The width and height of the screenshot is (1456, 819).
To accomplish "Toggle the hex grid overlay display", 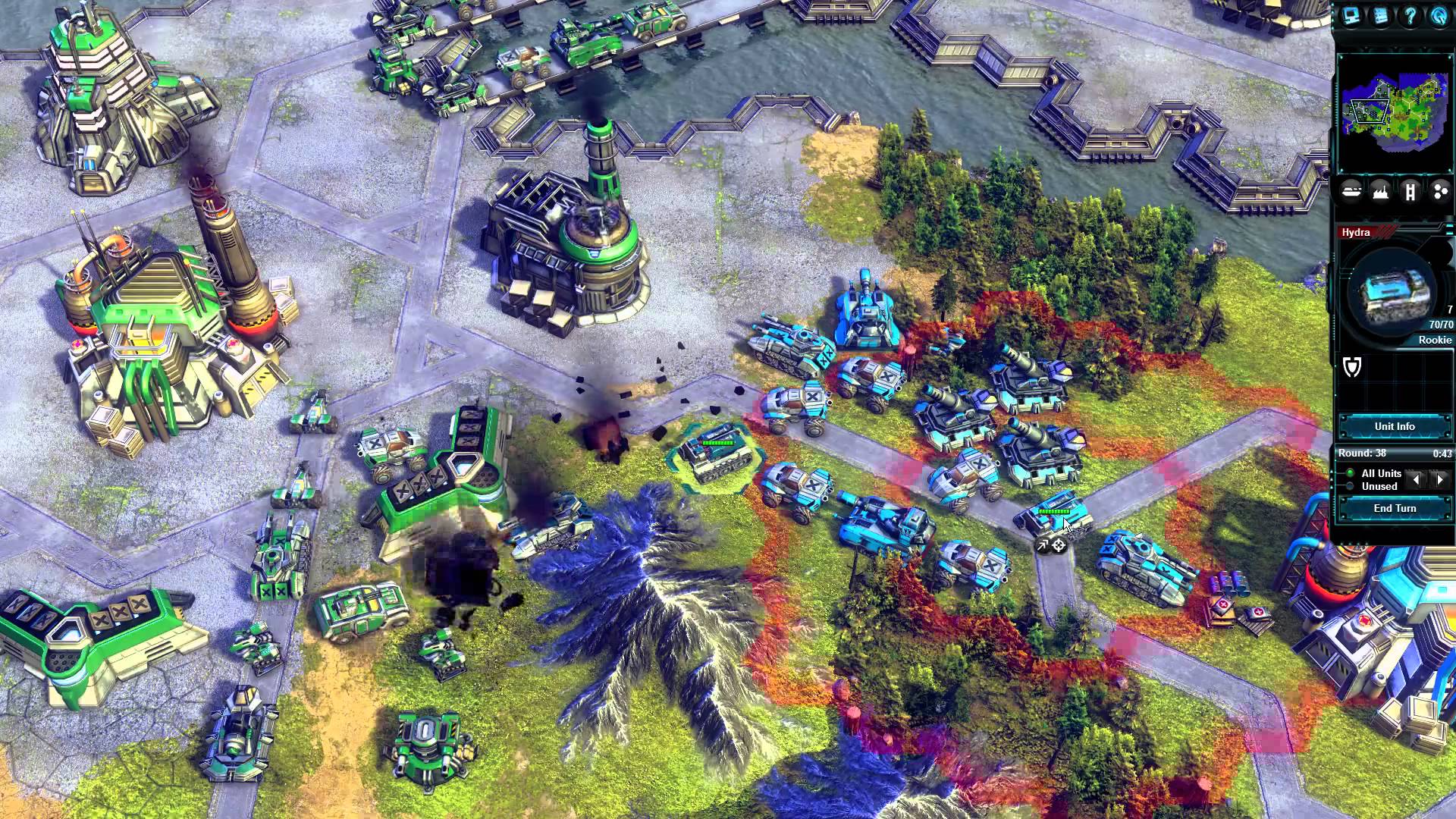I will [x=1439, y=193].
